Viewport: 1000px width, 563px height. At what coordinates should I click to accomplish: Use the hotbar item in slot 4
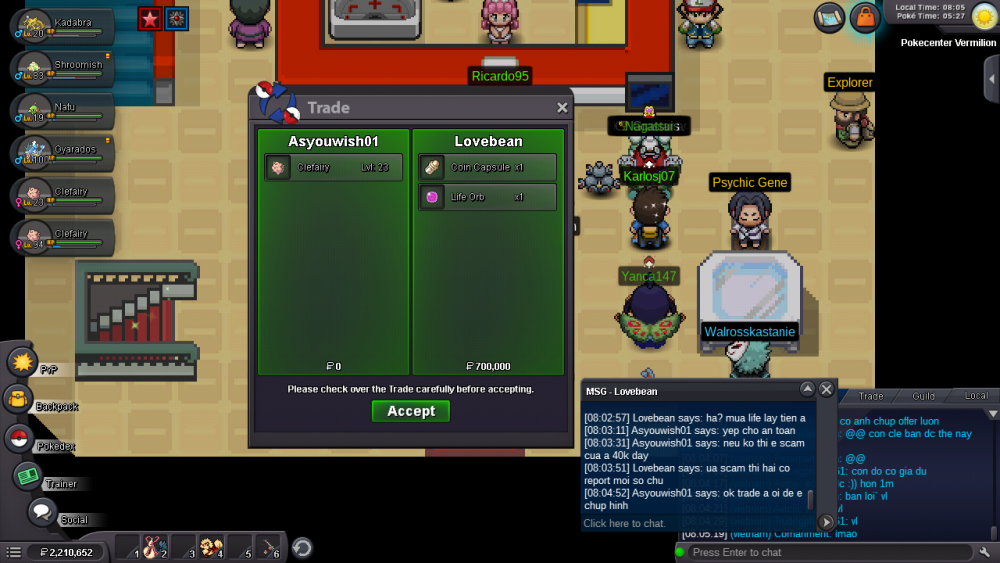(x=211, y=547)
